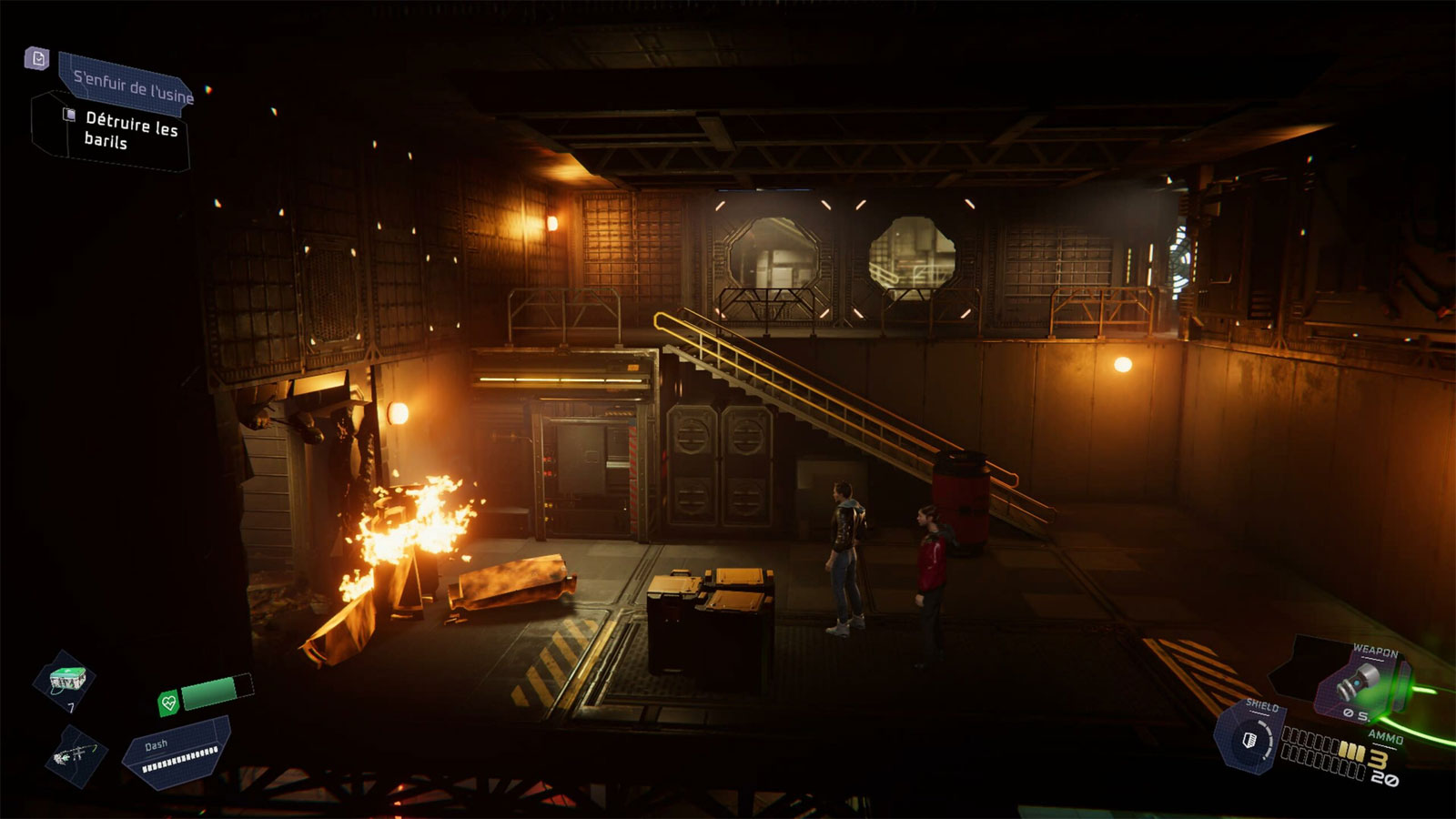
Task: Select the Weapon flashlight slot
Action: coord(1360,687)
